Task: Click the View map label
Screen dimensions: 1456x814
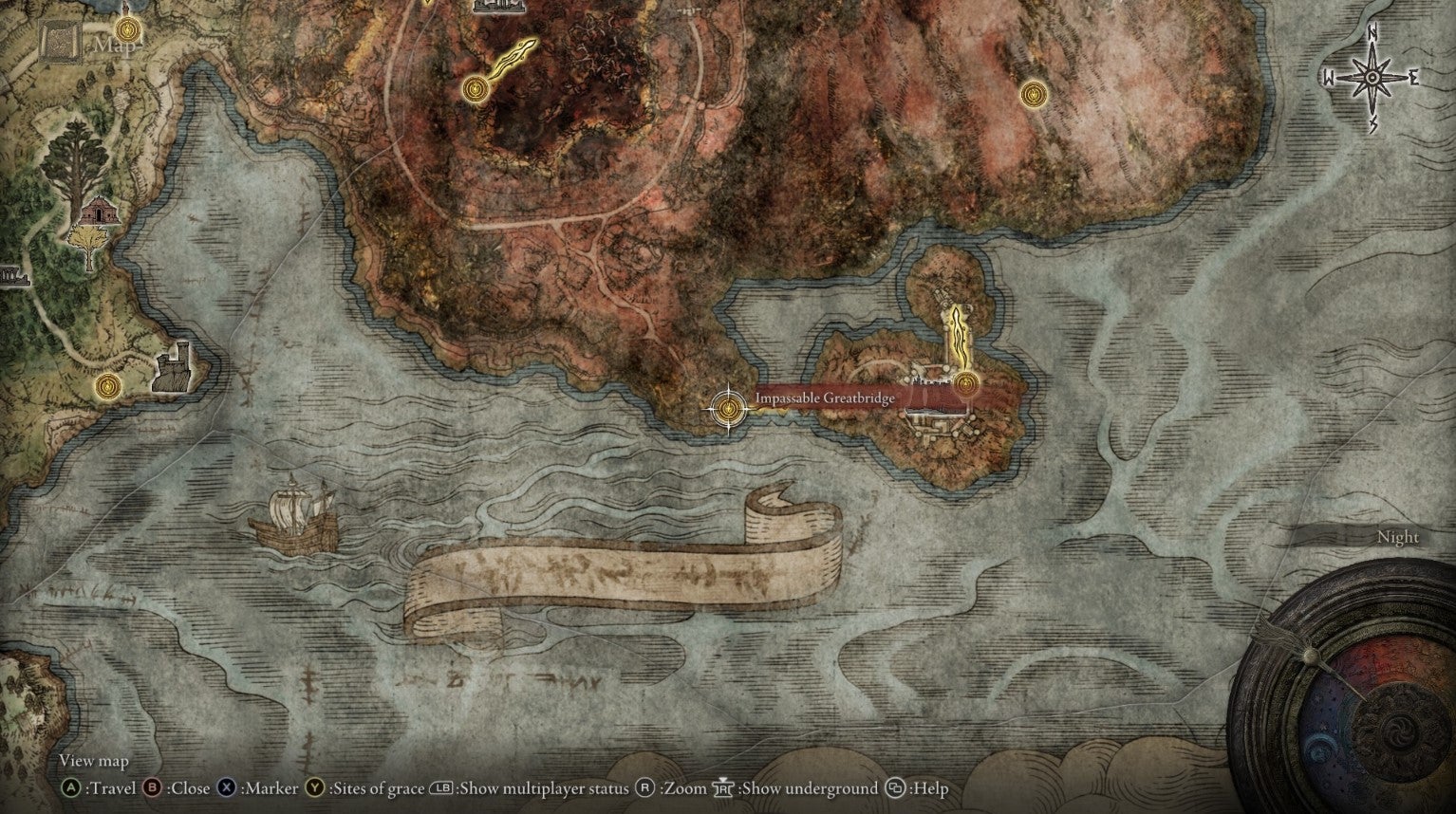Action: click(x=92, y=761)
